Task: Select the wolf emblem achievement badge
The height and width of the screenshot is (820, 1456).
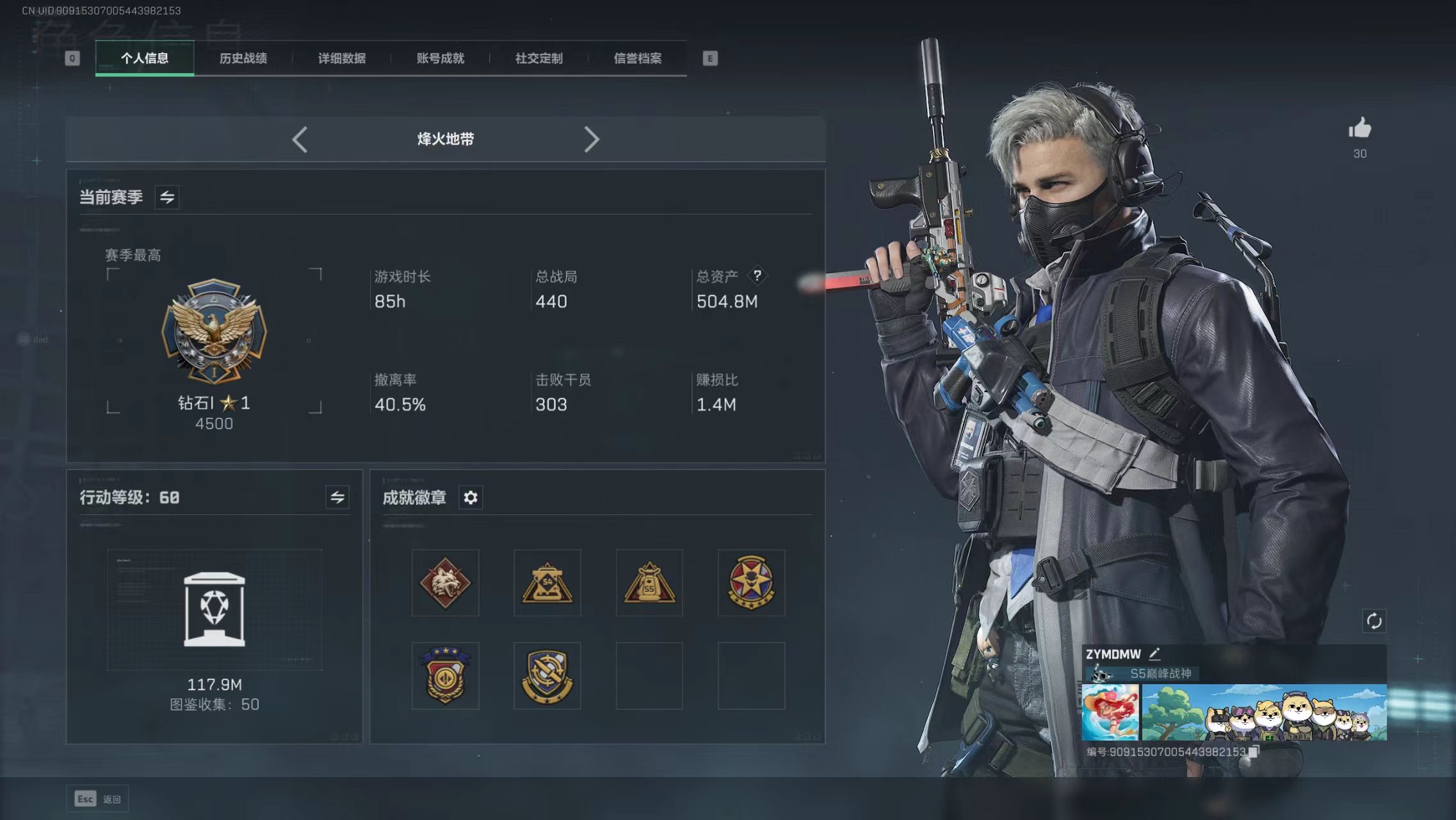Action: pyautogui.click(x=445, y=582)
